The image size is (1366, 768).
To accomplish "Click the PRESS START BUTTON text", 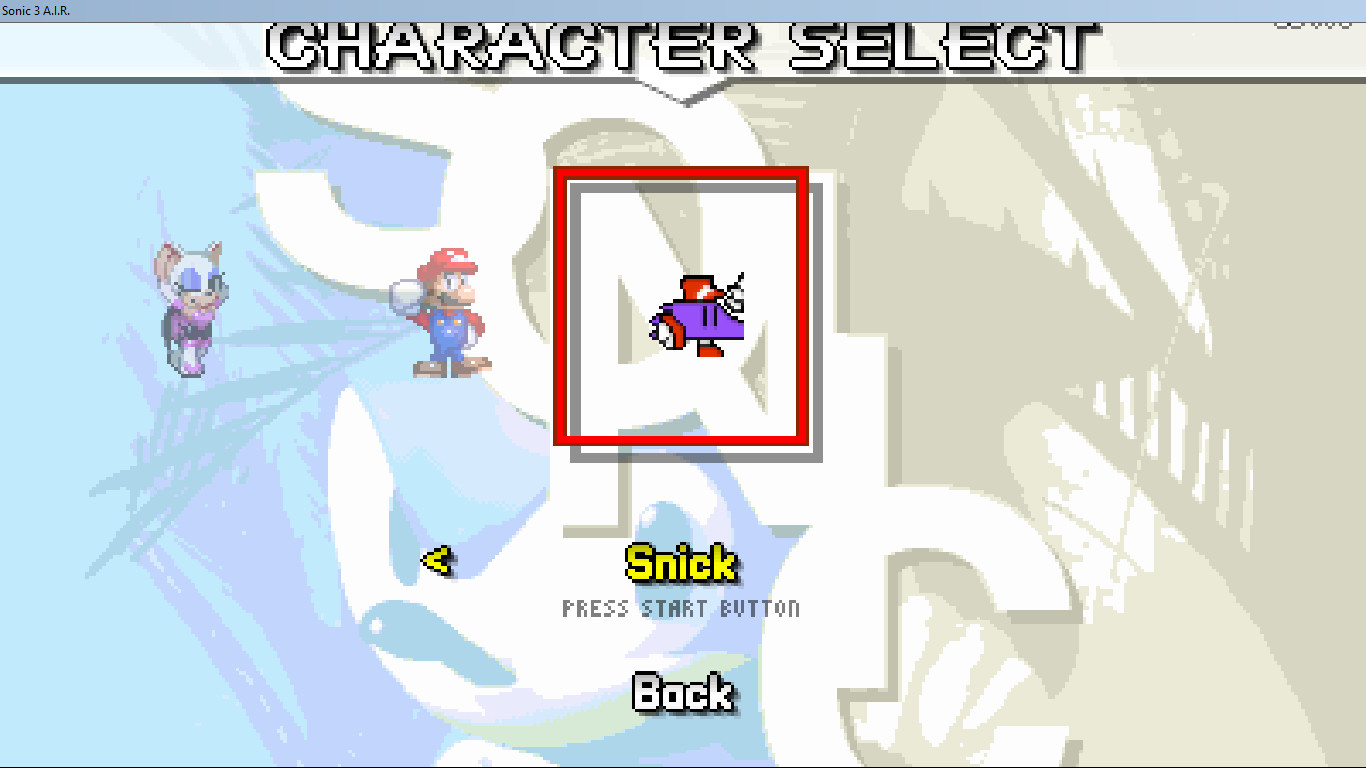I will pos(680,608).
